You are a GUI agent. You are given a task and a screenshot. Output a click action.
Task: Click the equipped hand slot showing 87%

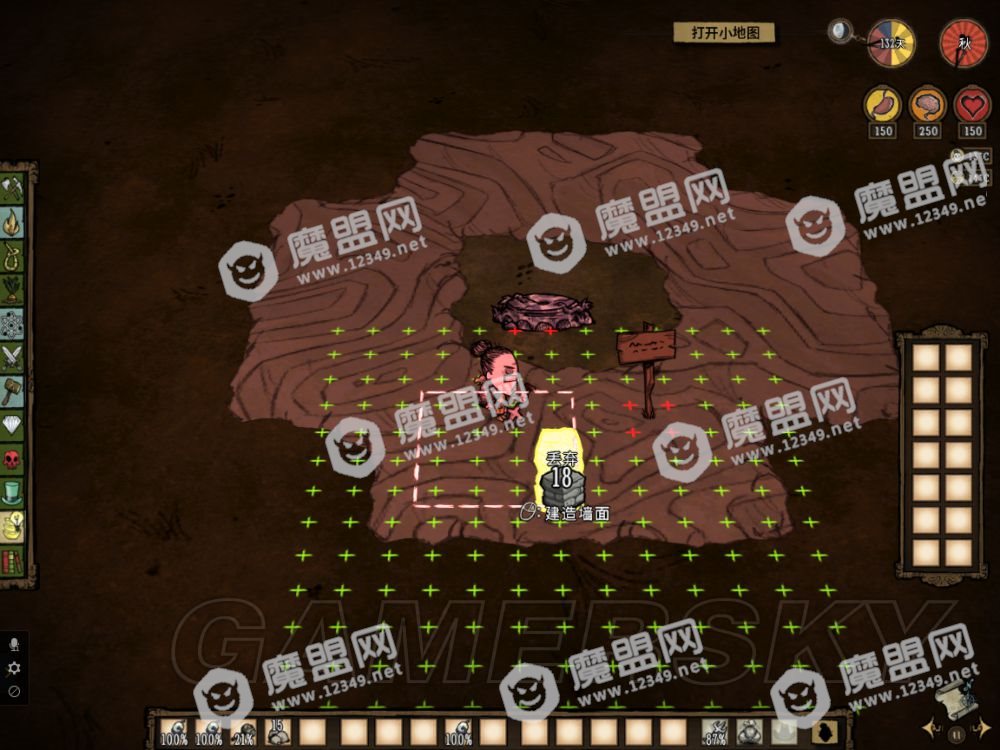click(714, 732)
